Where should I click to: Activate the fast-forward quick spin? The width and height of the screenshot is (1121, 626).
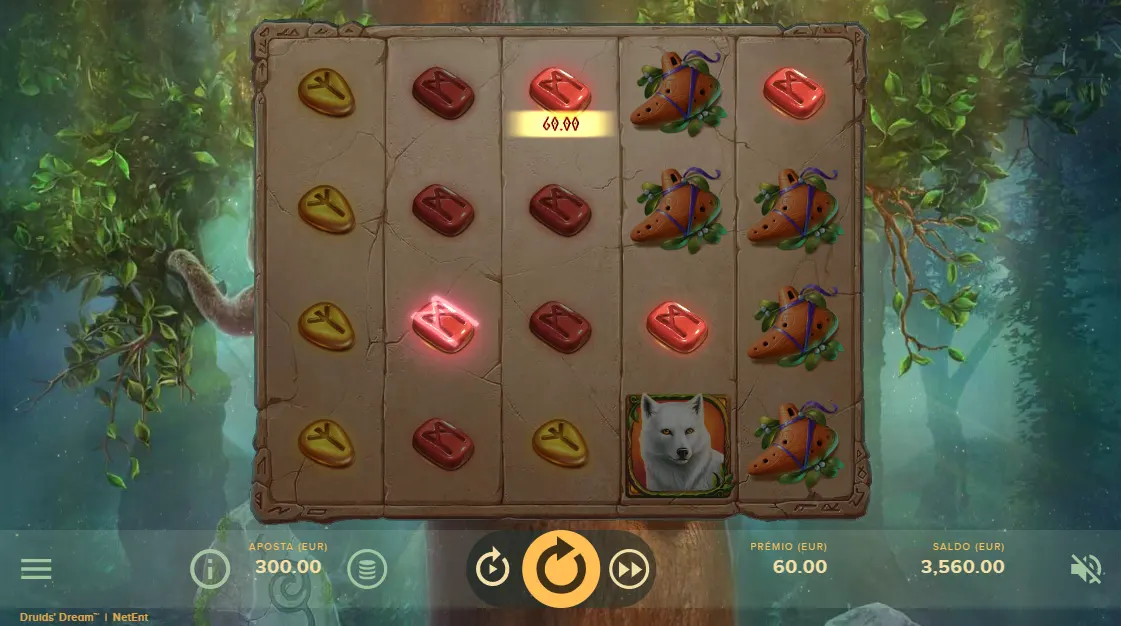coord(629,569)
